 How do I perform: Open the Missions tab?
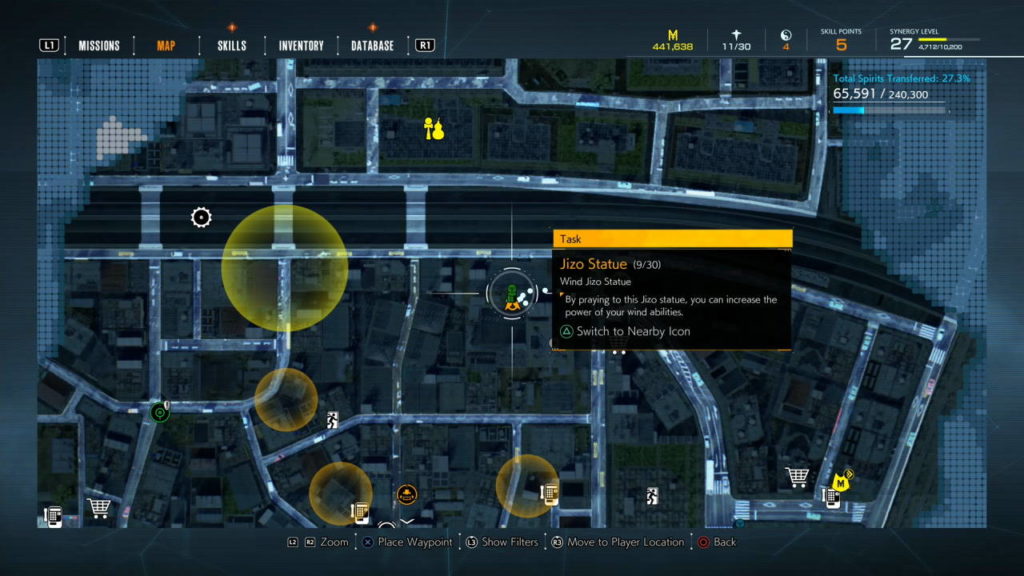[x=99, y=45]
